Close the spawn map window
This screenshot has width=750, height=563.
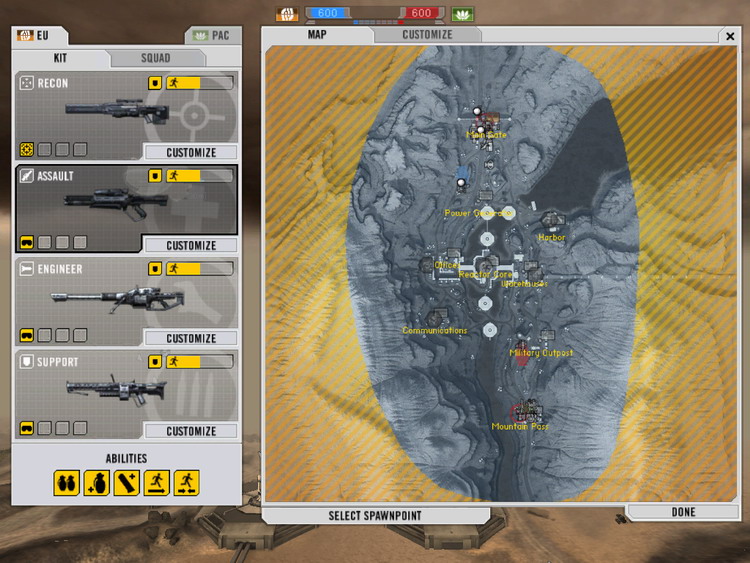(x=729, y=36)
